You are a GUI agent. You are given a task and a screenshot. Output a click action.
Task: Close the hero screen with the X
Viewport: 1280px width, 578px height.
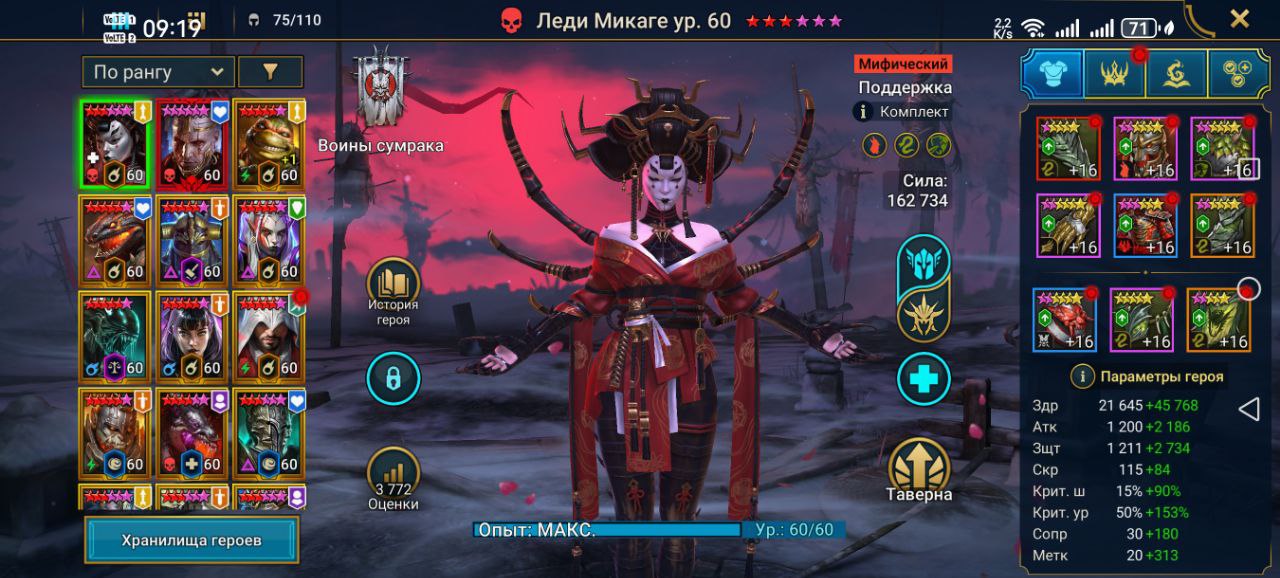[1239, 18]
